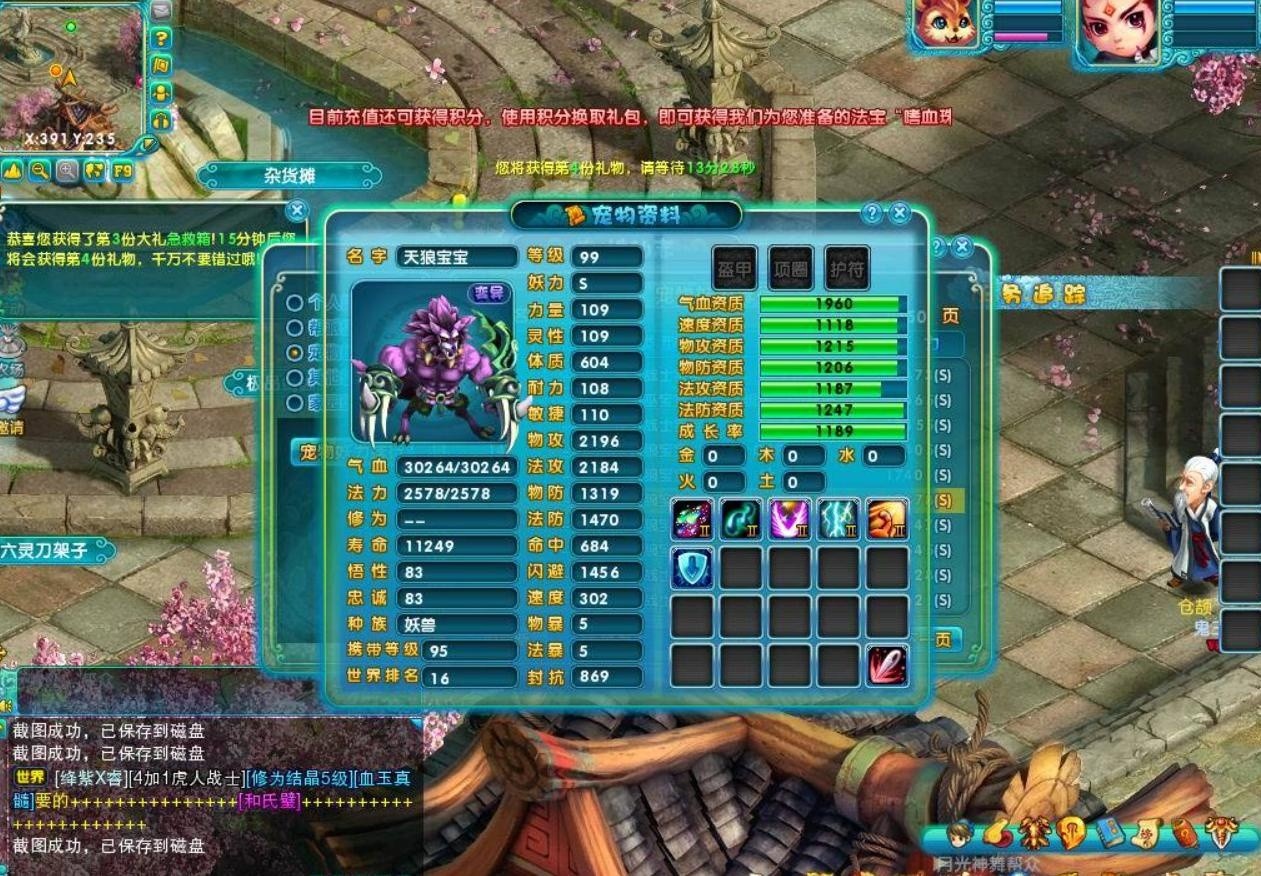This screenshot has height=876, width=1261.
Task: Click the blue shield pet skill icon
Action: click(692, 568)
